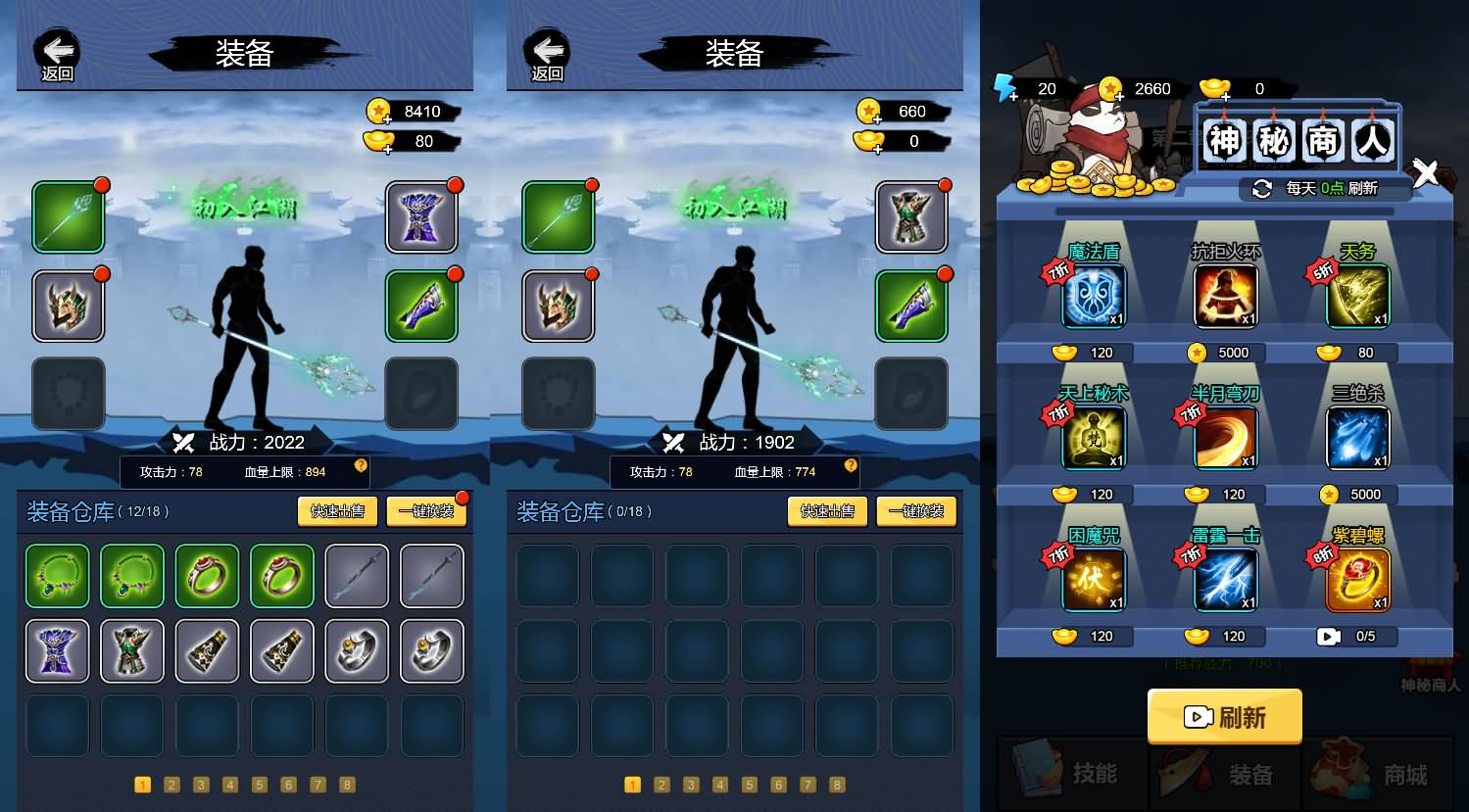The height and width of the screenshot is (812, 1469).
Task: Click a green jade ring in the warehouse
Action: point(207,576)
